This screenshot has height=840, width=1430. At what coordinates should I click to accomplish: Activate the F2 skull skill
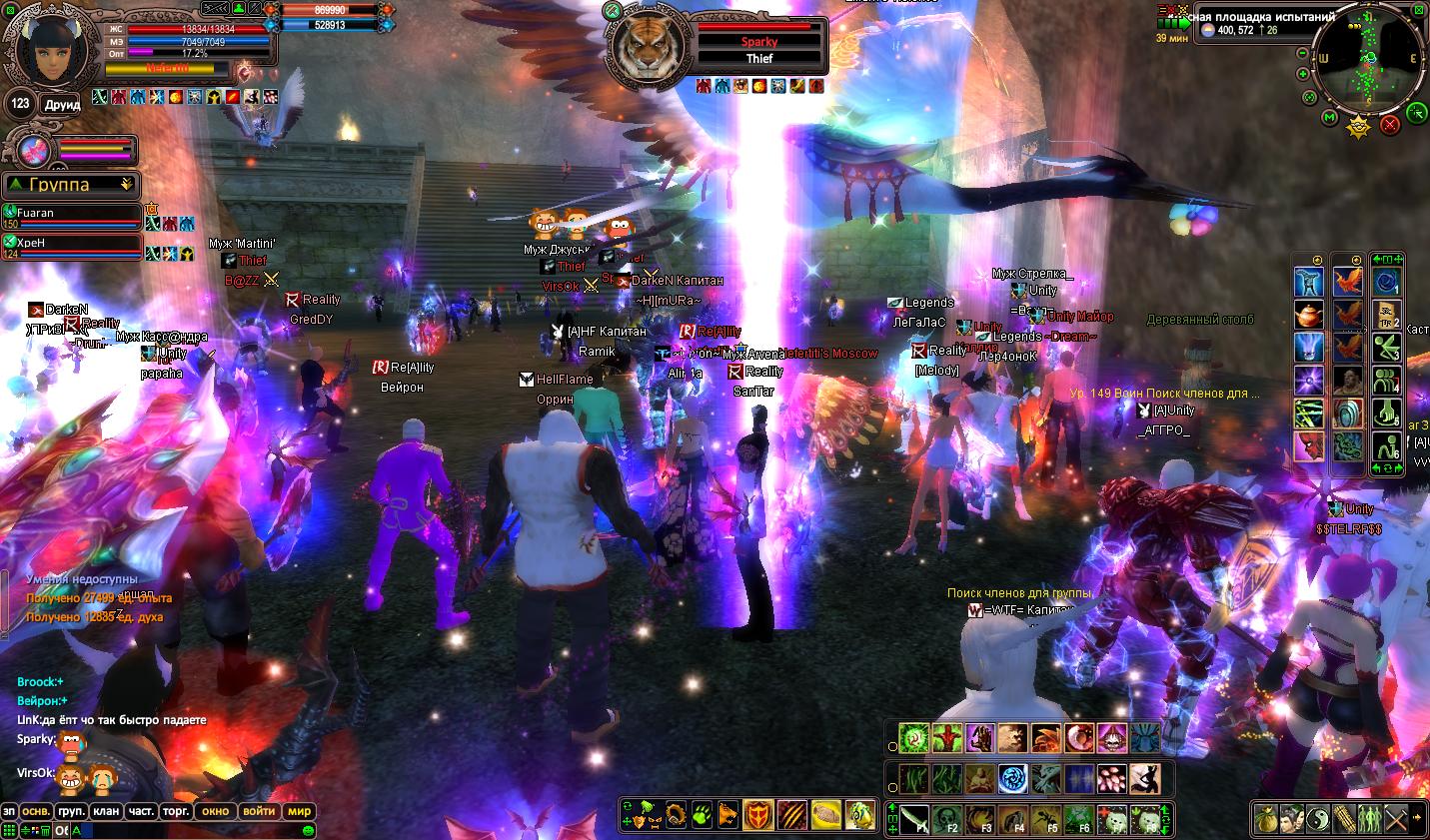[948, 818]
